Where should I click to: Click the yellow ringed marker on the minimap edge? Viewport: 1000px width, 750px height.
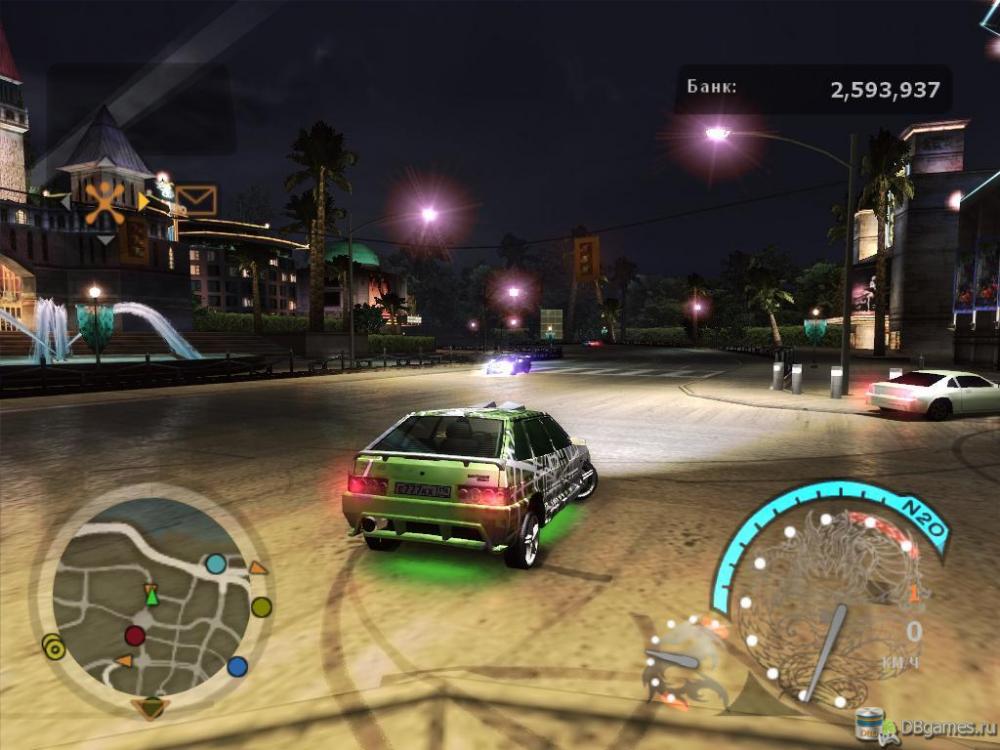[x=54, y=648]
